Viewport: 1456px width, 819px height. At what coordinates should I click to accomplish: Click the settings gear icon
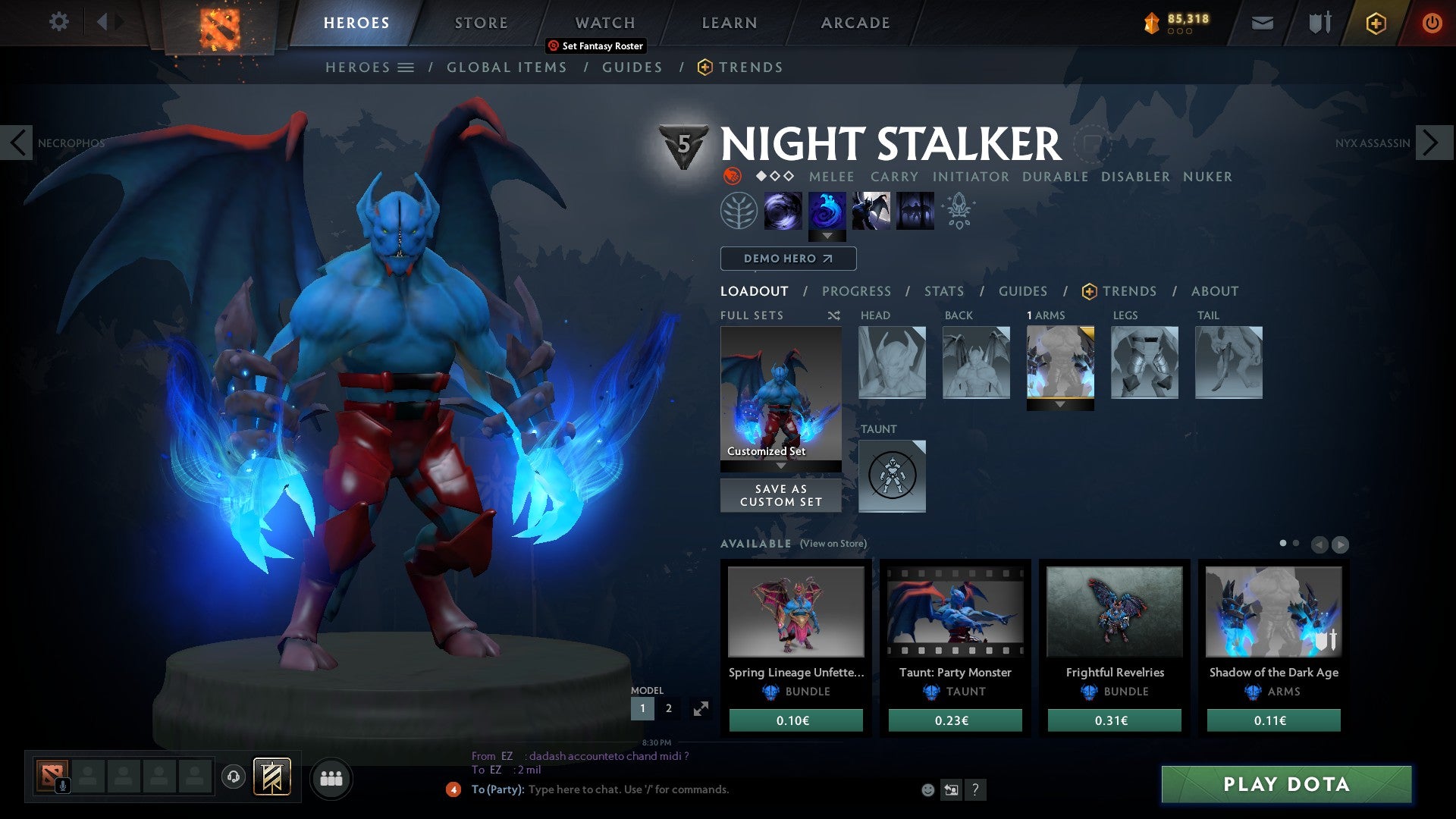[x=58, y=23]
